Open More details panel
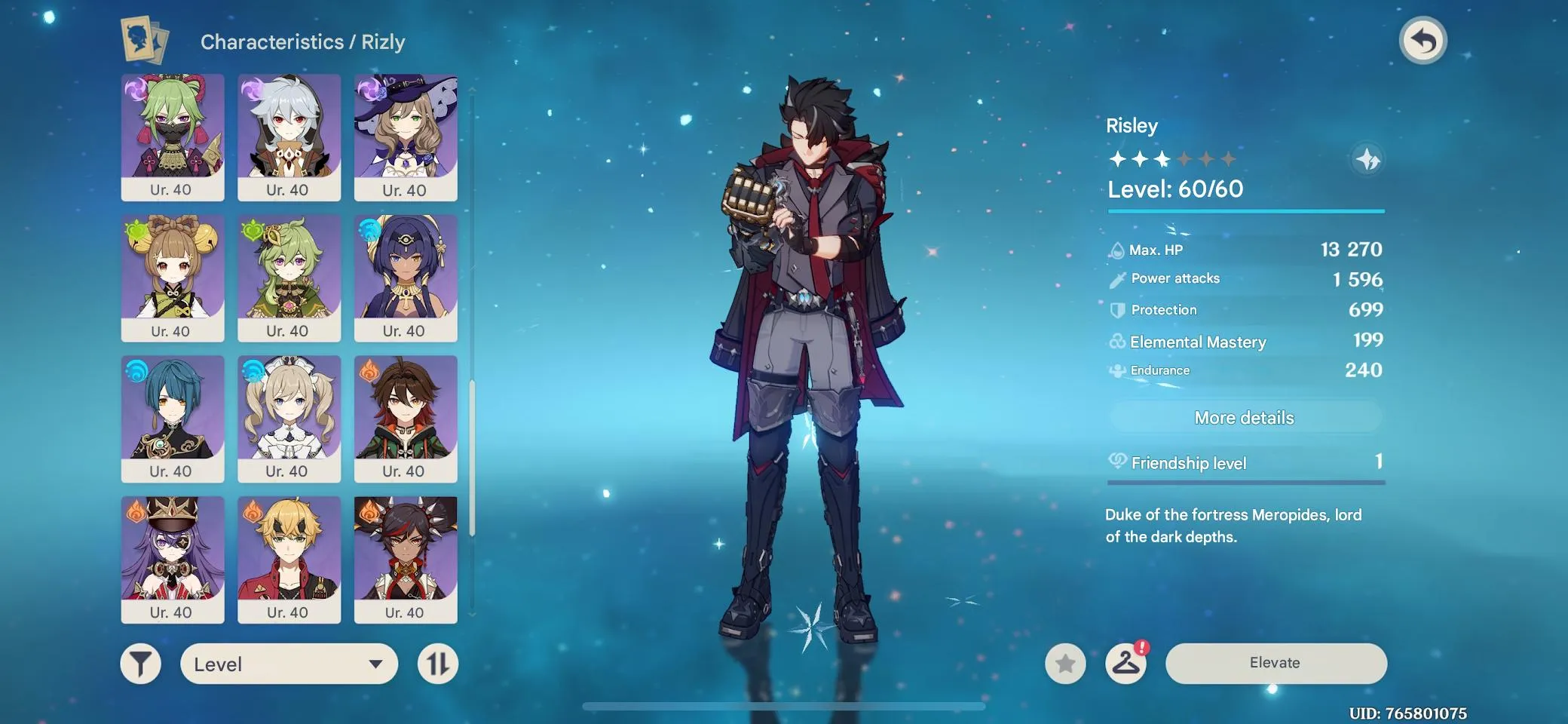1568x724 pixels. (x=1245, y=417)
